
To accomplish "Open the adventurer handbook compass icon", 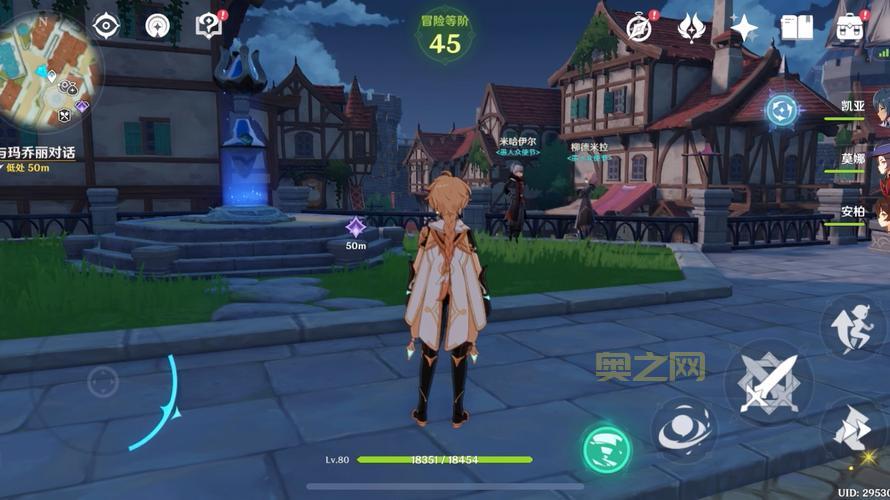I will [x=638, y=27].
